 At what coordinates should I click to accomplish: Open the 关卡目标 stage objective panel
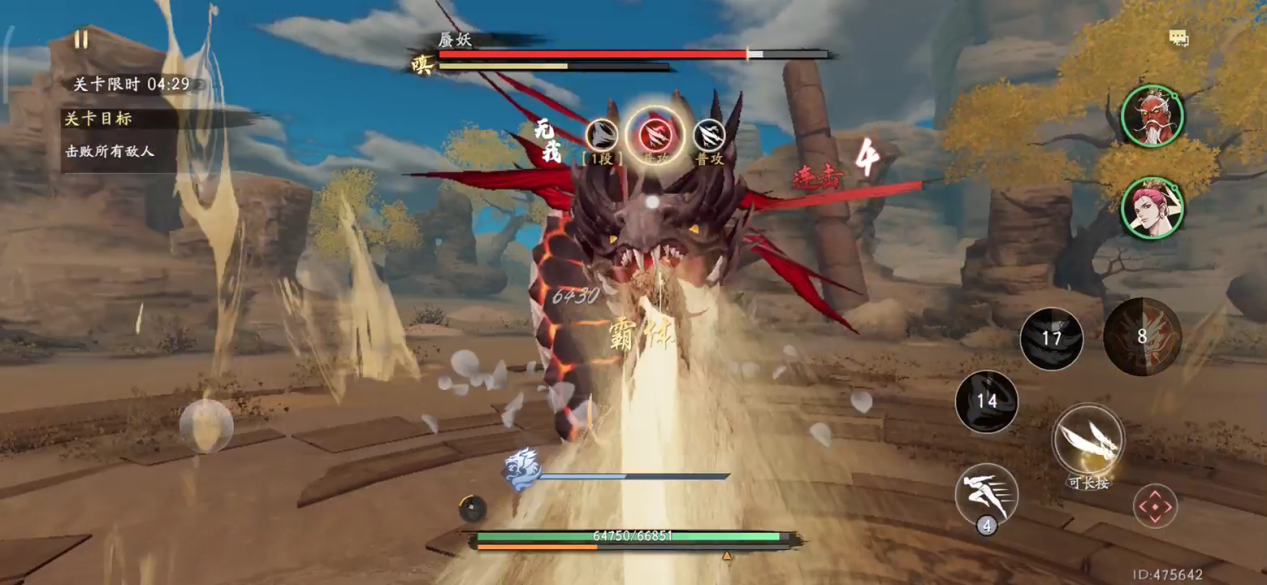coord(98,118)
